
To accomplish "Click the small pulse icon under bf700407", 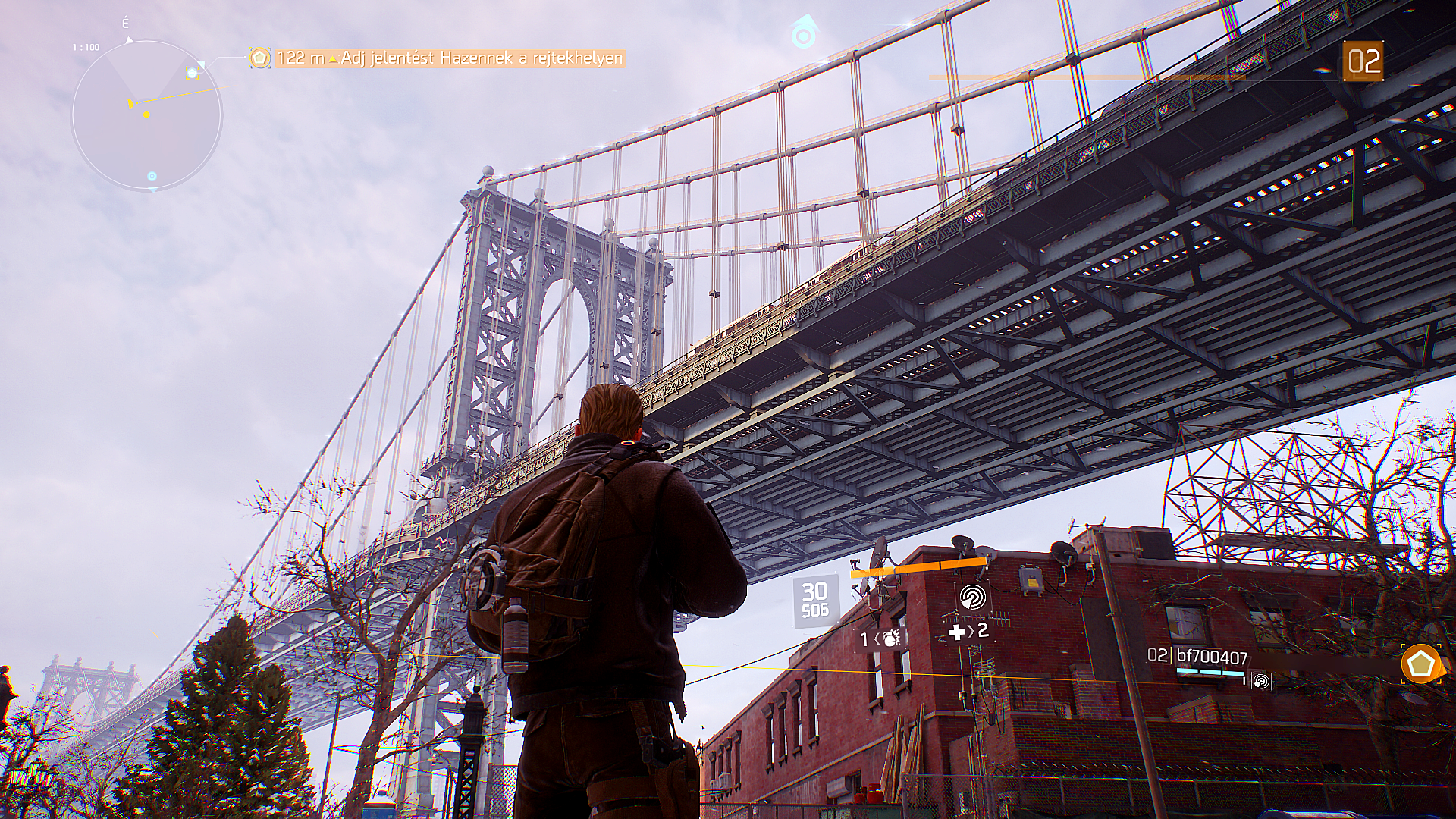I will click(1260, 682).
